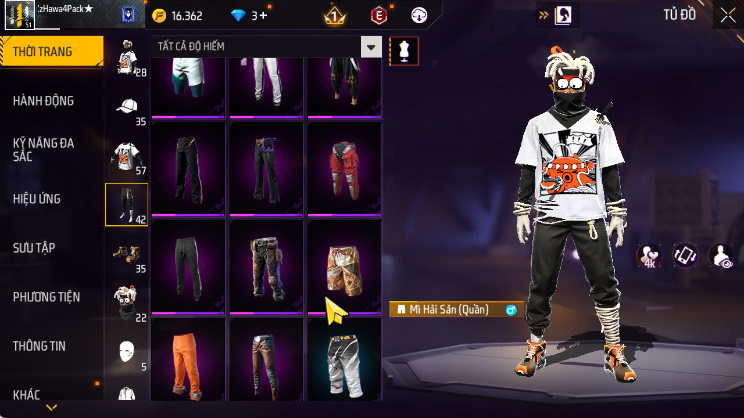This screenshot has width=744, height=418.
Task: Show the Thông Tin section
Action: (x=39, y=346)
